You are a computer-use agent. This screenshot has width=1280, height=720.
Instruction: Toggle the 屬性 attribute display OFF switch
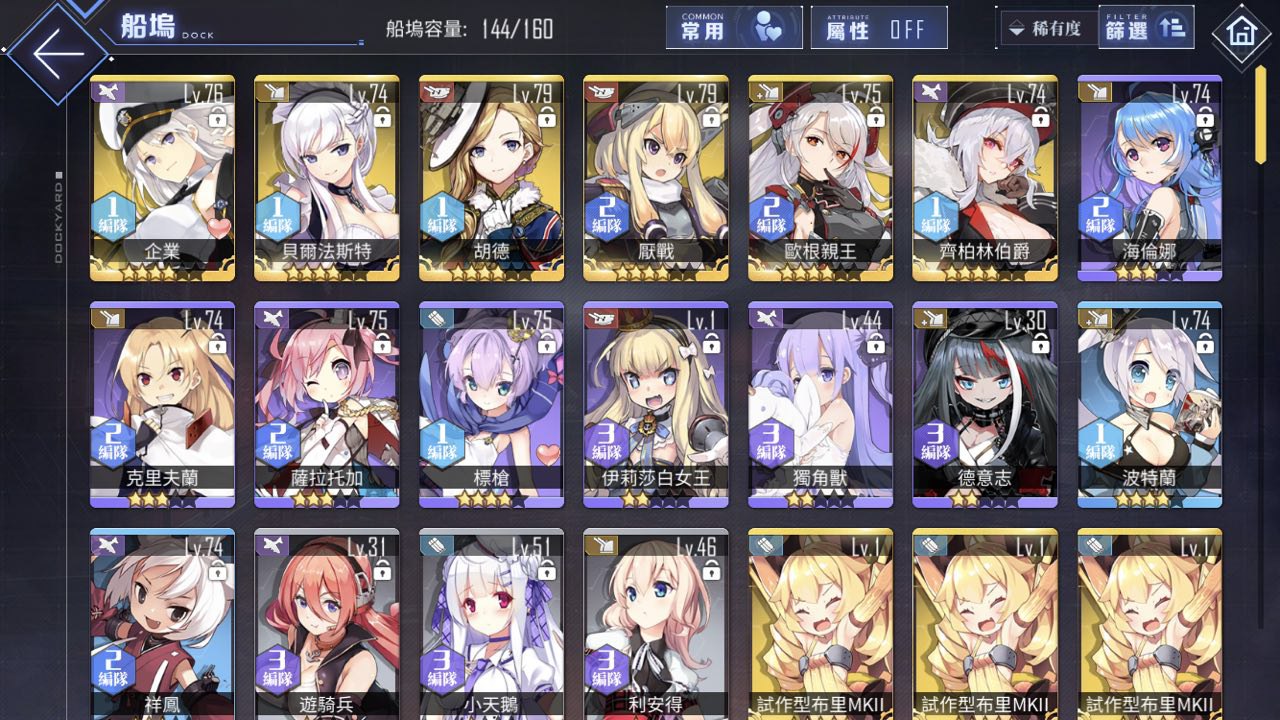point(879,28)
